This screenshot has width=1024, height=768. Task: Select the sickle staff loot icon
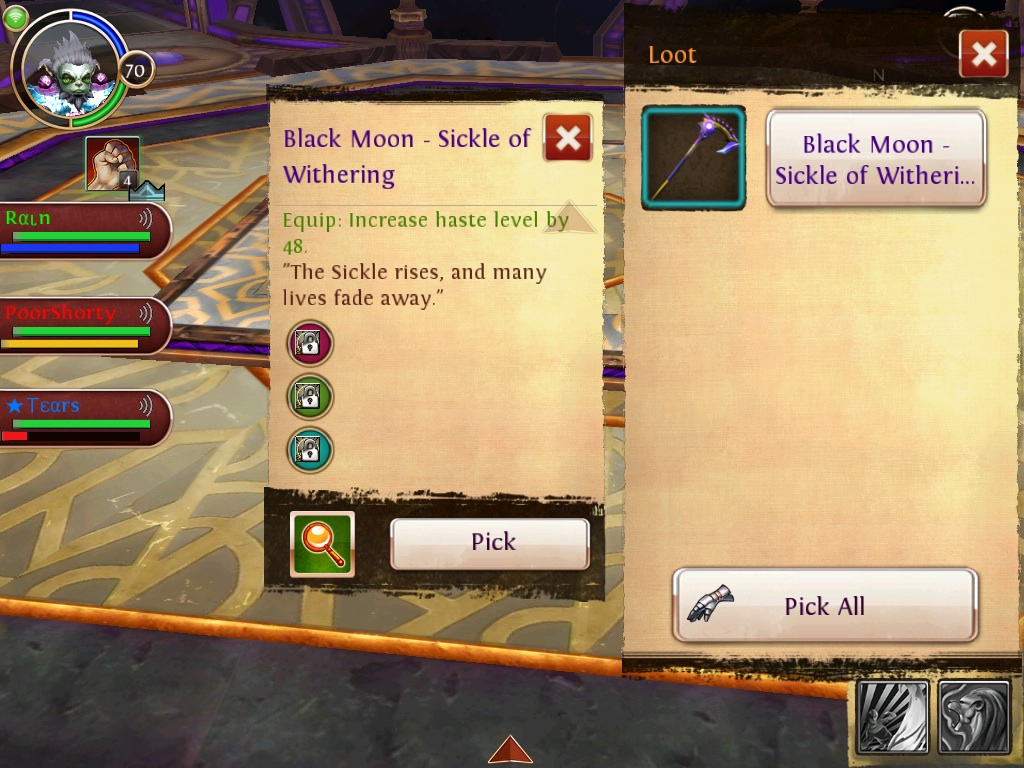(693, 158)
